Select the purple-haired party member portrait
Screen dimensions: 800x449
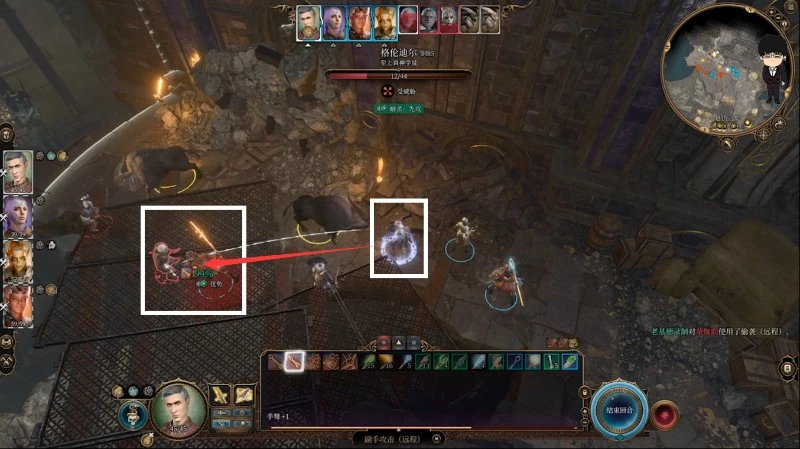tap(19, 213)
